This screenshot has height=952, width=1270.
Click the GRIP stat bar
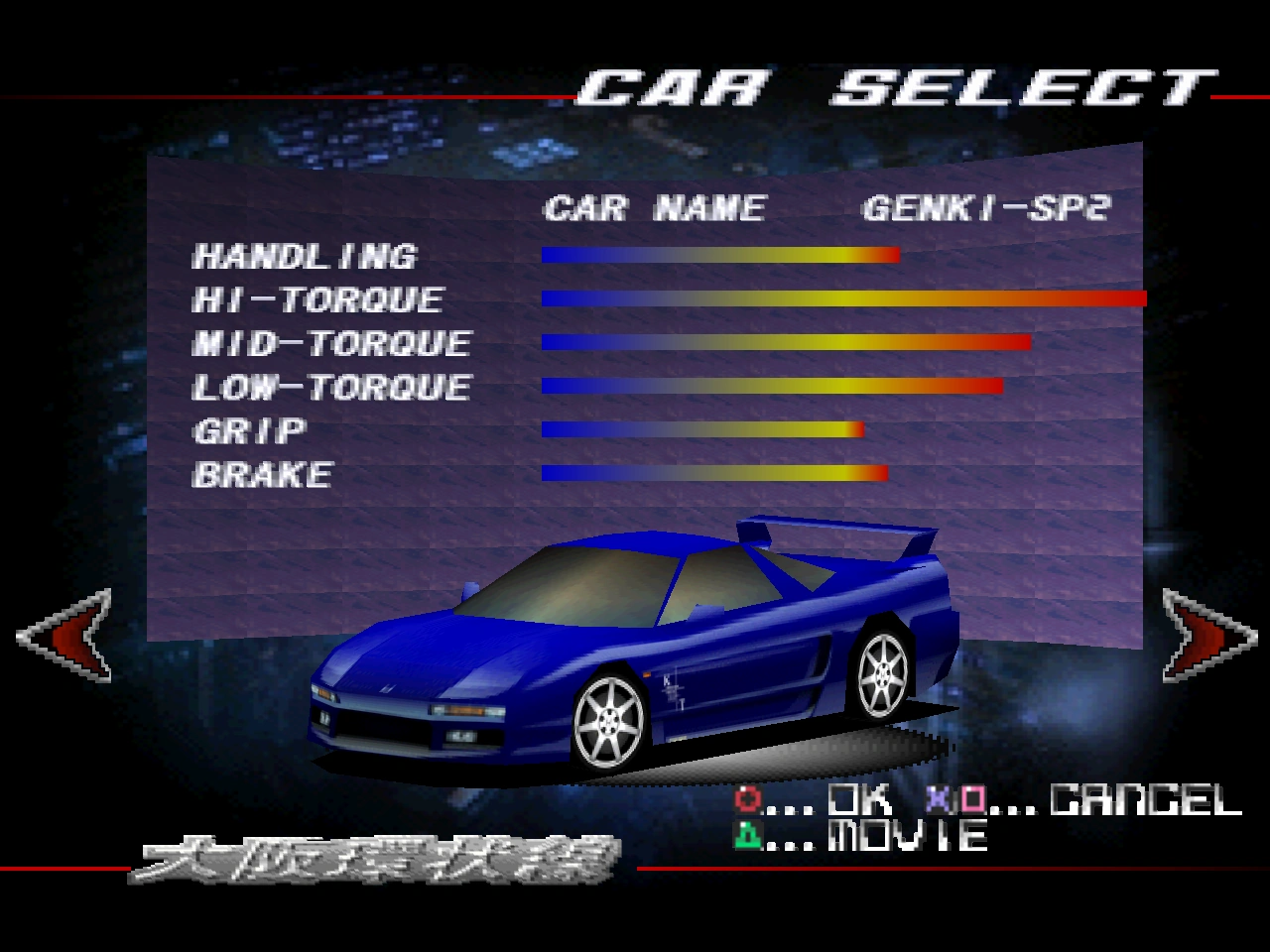pyautogui.click(x=699, y=428)
